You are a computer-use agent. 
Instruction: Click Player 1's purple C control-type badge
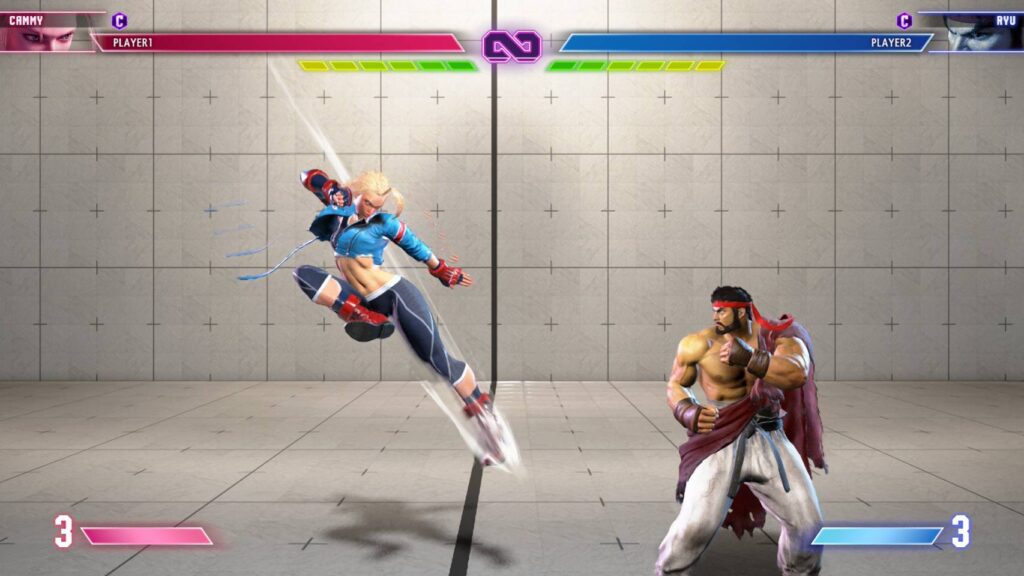[120, 20]
